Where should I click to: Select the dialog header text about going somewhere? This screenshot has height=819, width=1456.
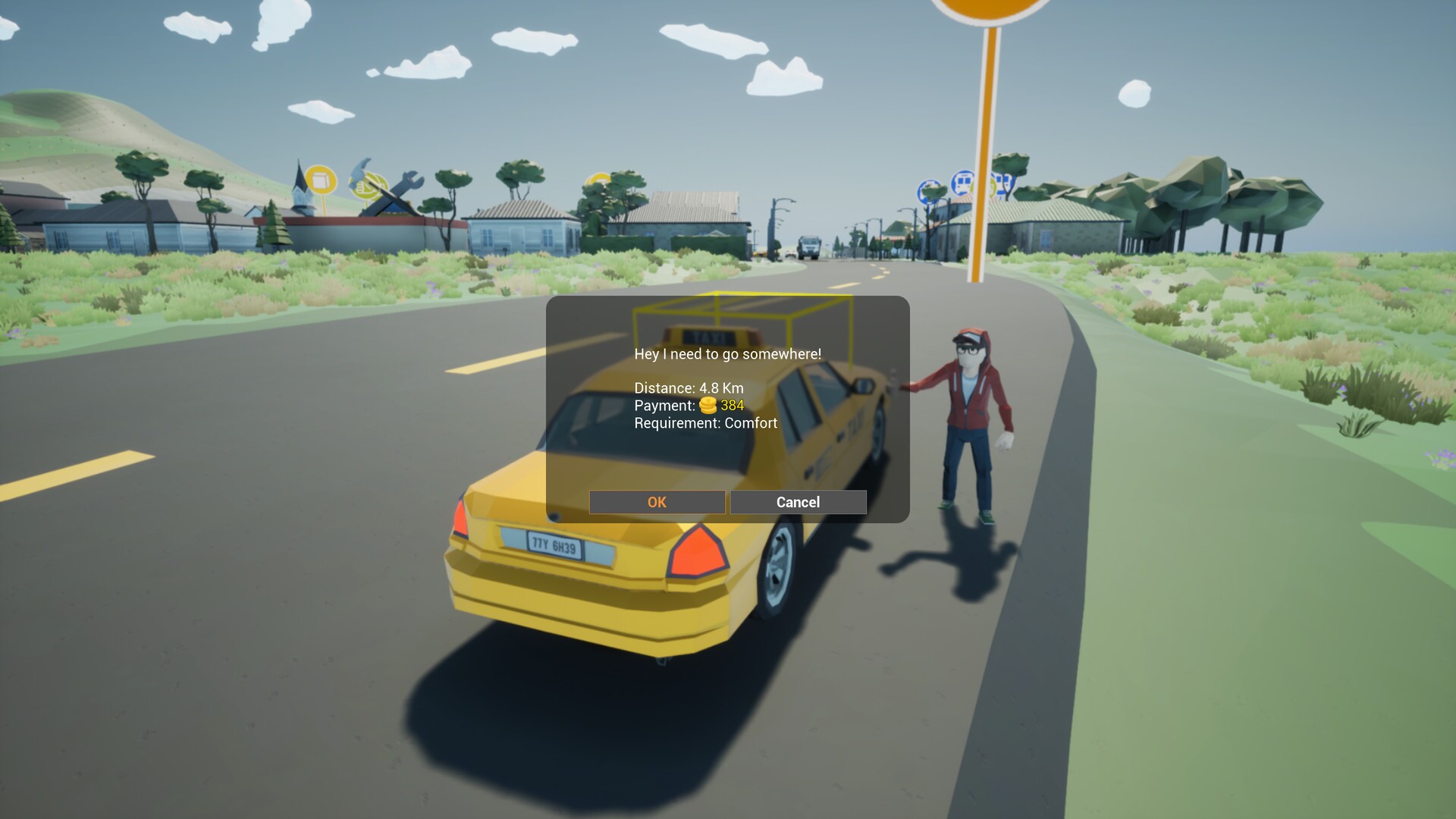(726, 353)
